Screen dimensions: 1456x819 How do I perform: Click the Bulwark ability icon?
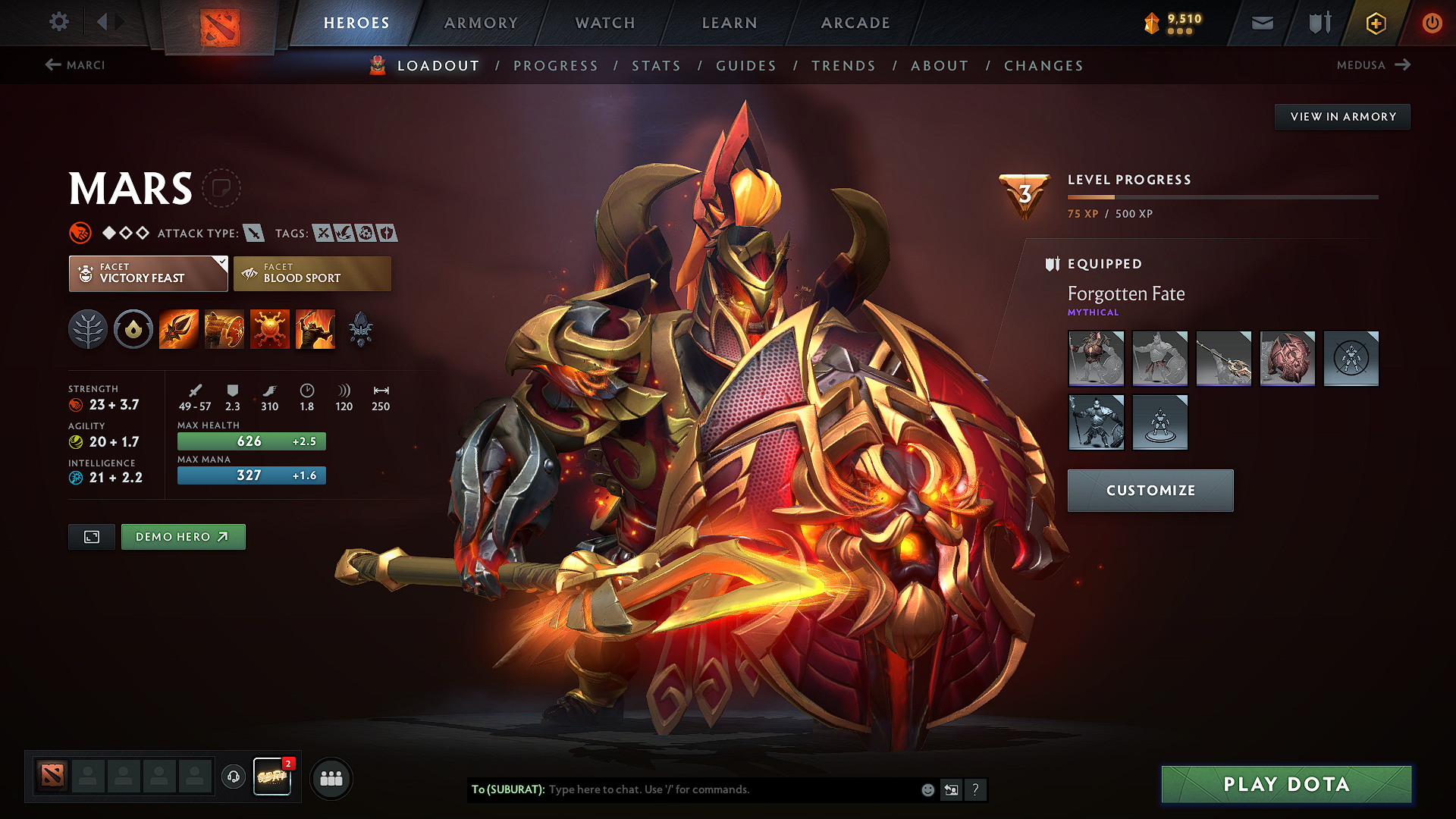coord(270,328)
